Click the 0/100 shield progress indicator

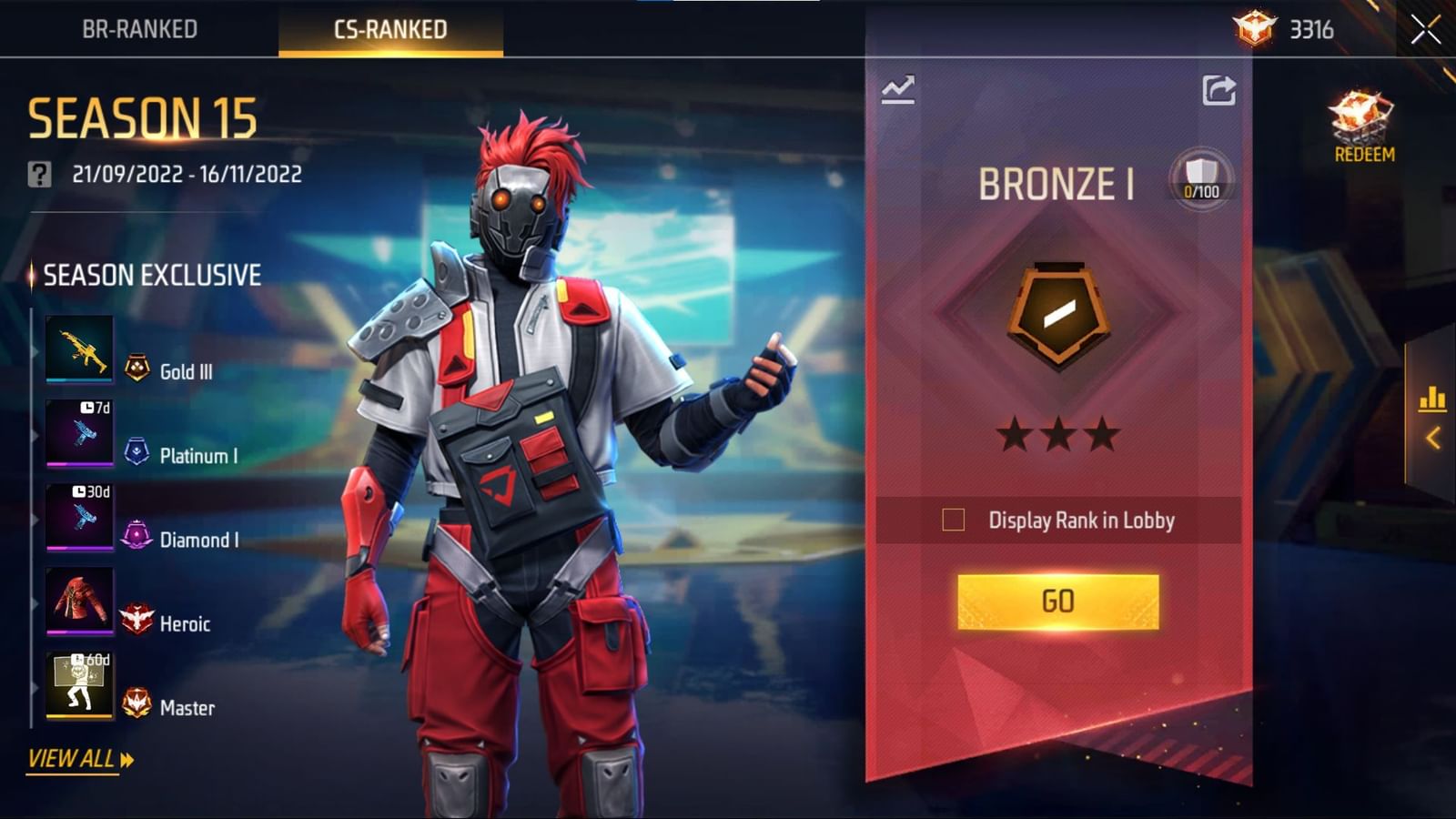click(1201, 178)
